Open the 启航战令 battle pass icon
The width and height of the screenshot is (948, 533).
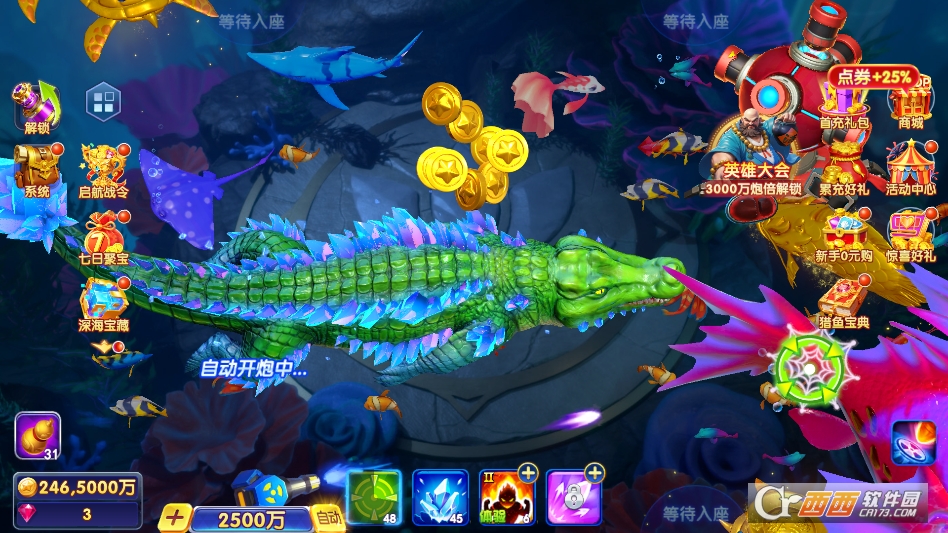coord(104,168)
